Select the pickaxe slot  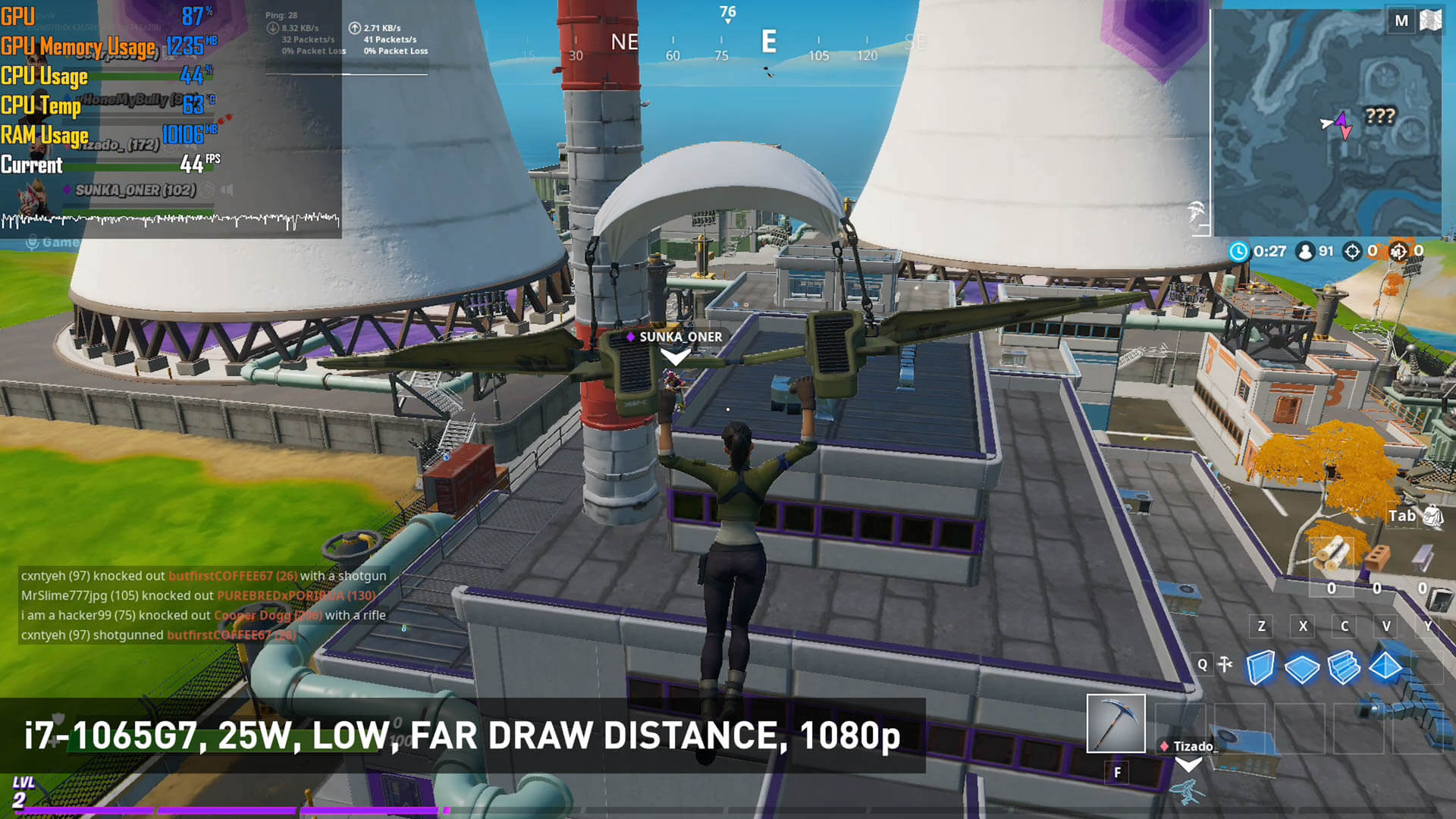coord(1116,723)
